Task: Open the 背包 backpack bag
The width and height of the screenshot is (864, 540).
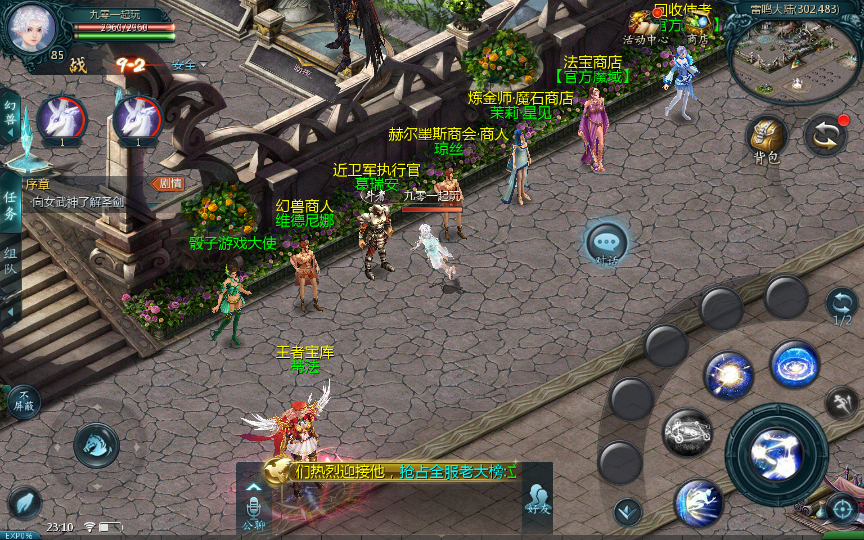Action: 767,138
